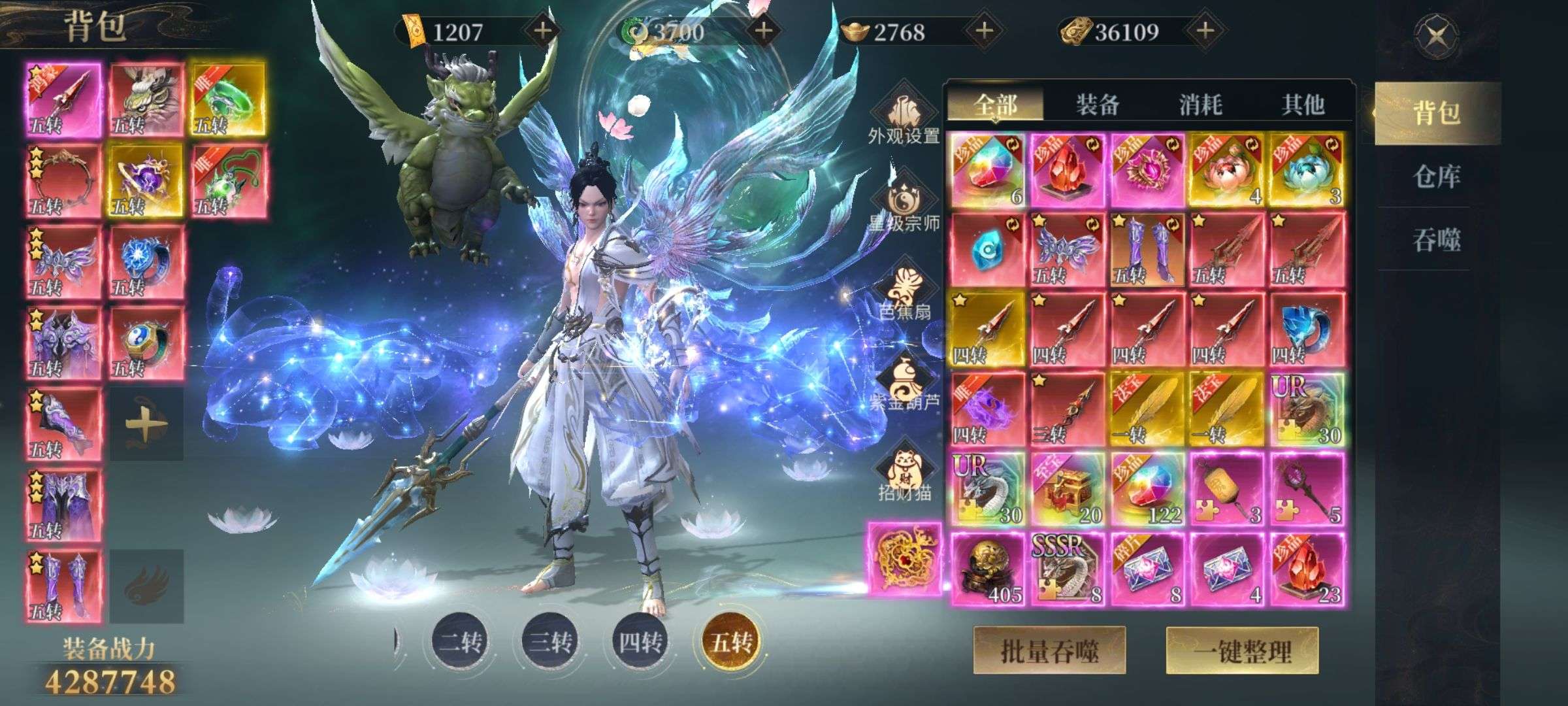Add more gold ingots with plus button
The height and width of the screenshot is (706, 1568).
click(x=984, y=31)
